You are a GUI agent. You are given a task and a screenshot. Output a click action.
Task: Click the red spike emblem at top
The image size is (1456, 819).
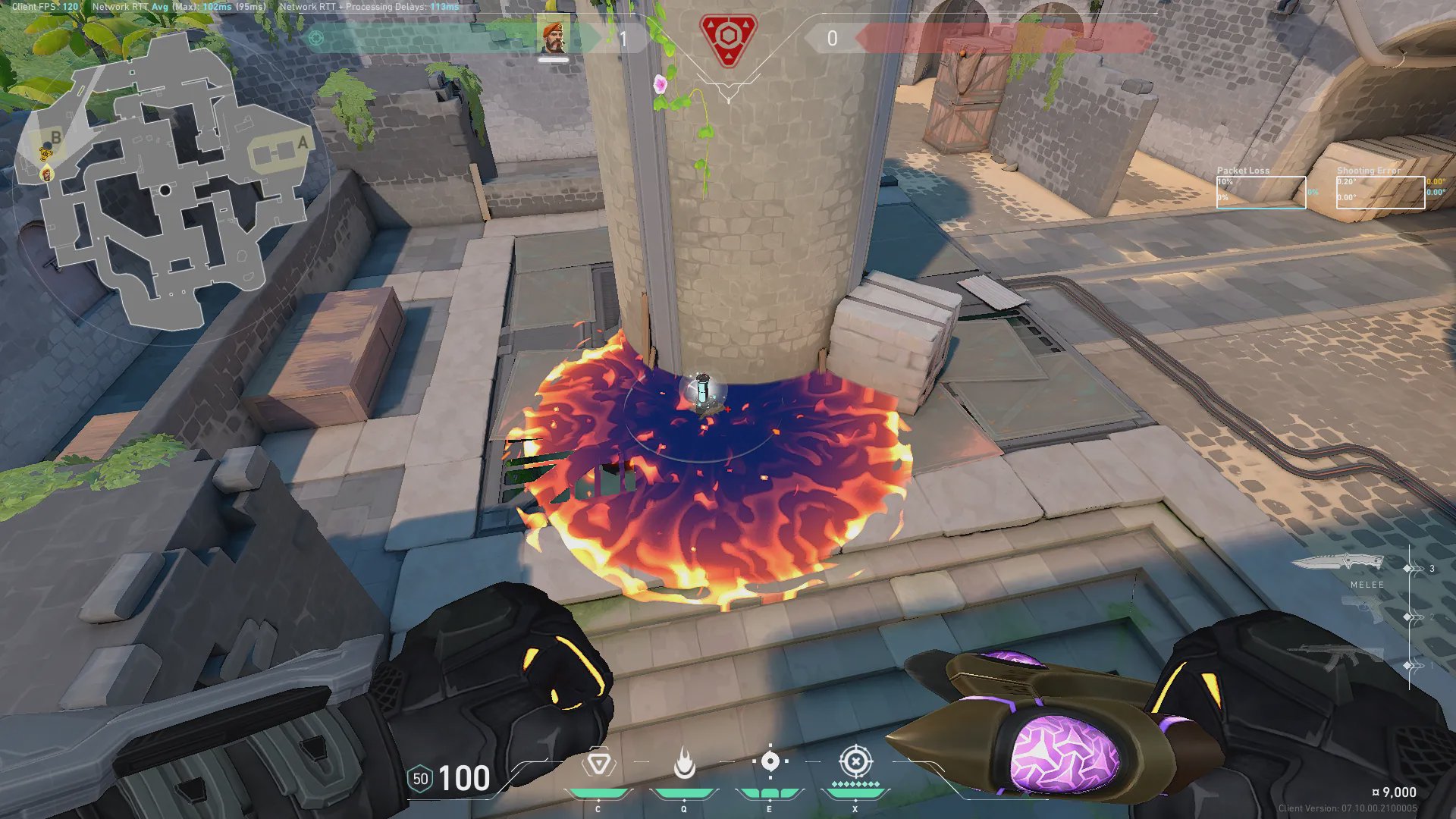[x=728, y=39]
